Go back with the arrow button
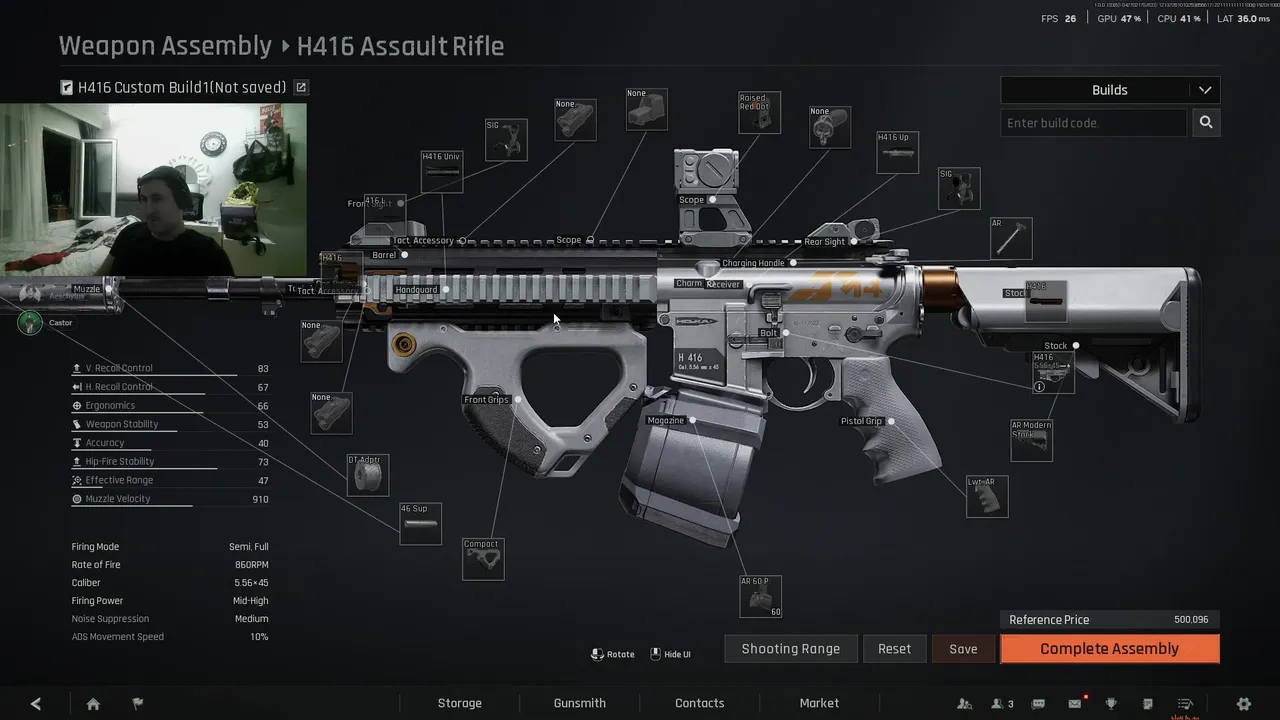The width and height of the screenshot is (1280, 720). (36, 704)
